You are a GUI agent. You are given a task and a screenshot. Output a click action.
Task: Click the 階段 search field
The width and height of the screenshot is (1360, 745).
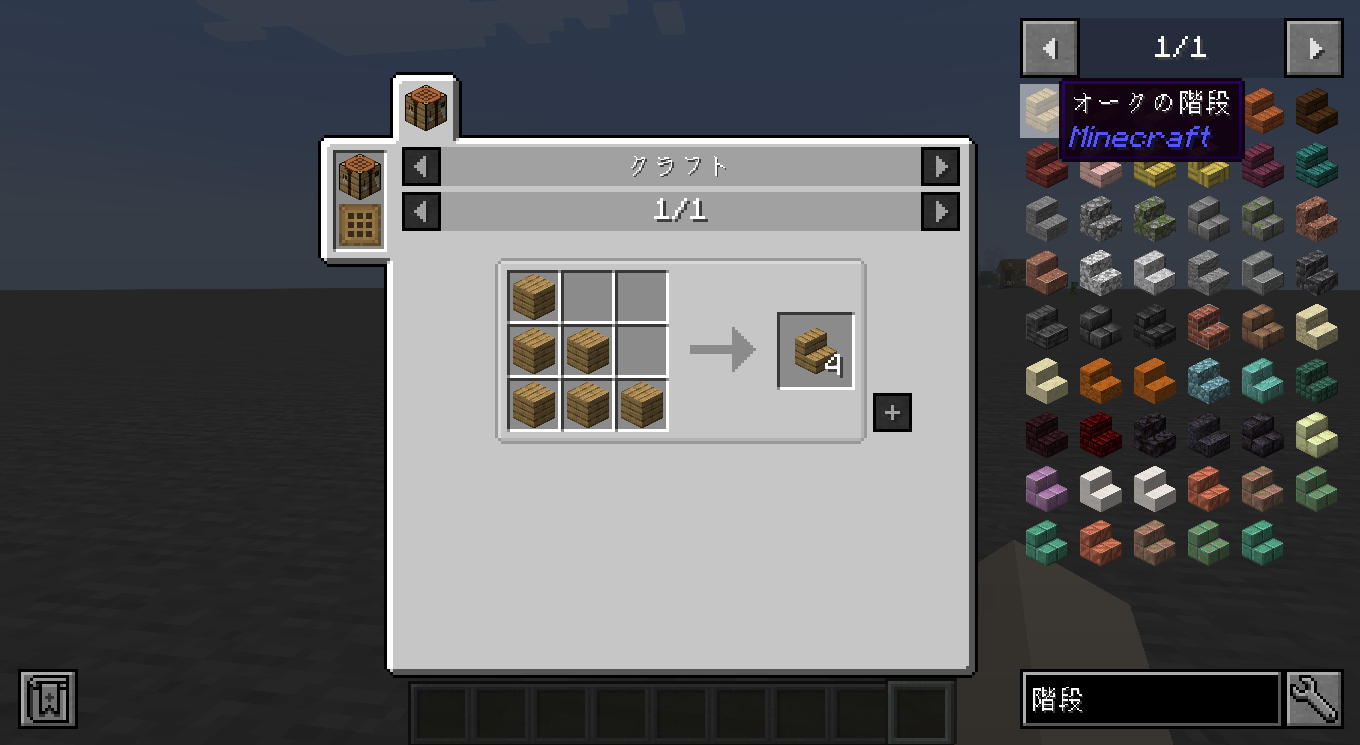[x=1150, y=699]
